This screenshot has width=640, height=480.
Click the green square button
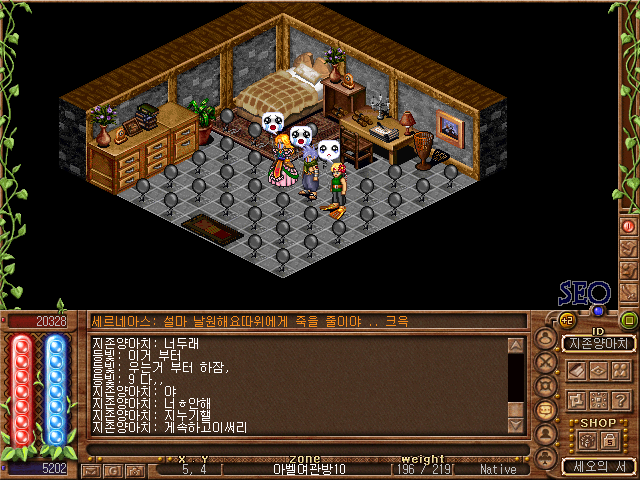628,320
